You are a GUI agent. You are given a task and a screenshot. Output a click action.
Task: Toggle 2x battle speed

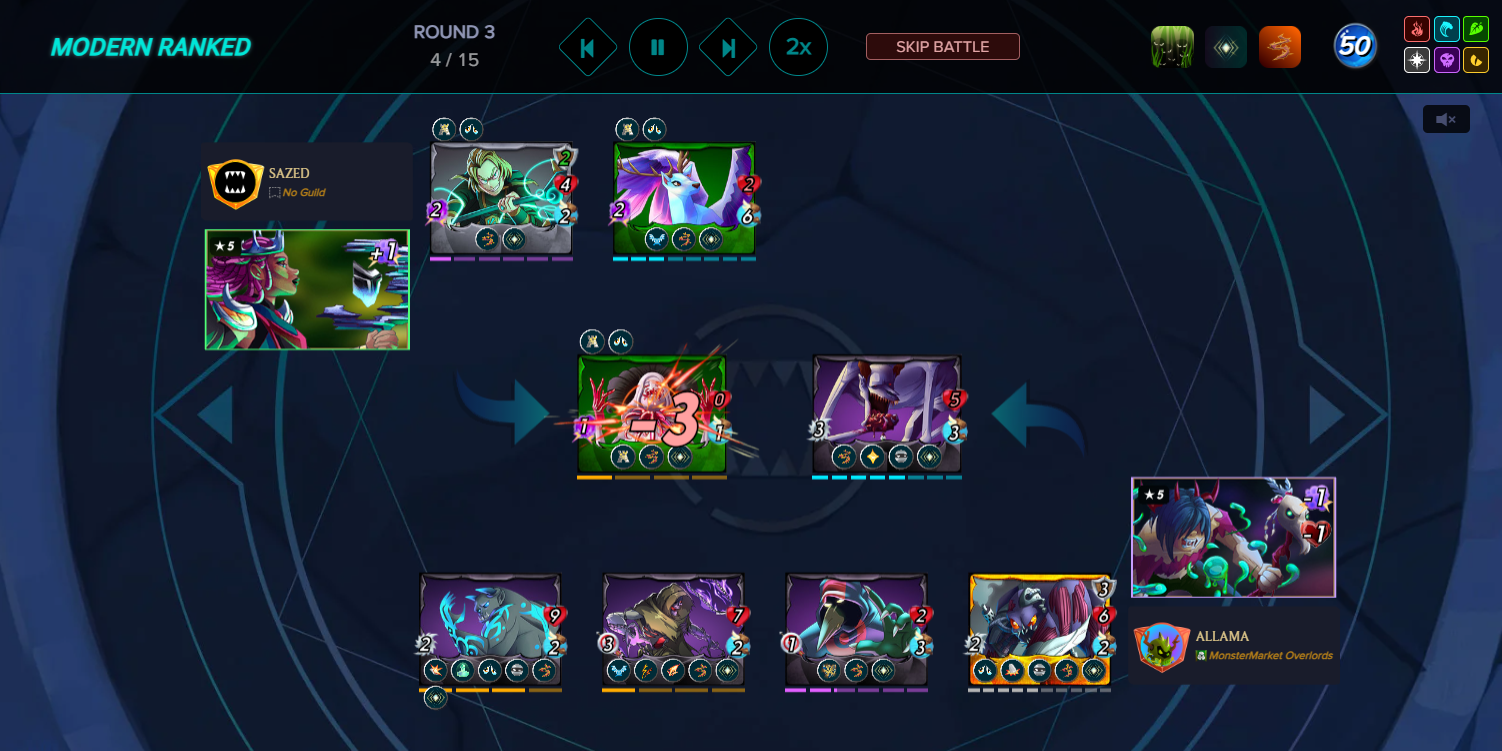coord(798,47)
